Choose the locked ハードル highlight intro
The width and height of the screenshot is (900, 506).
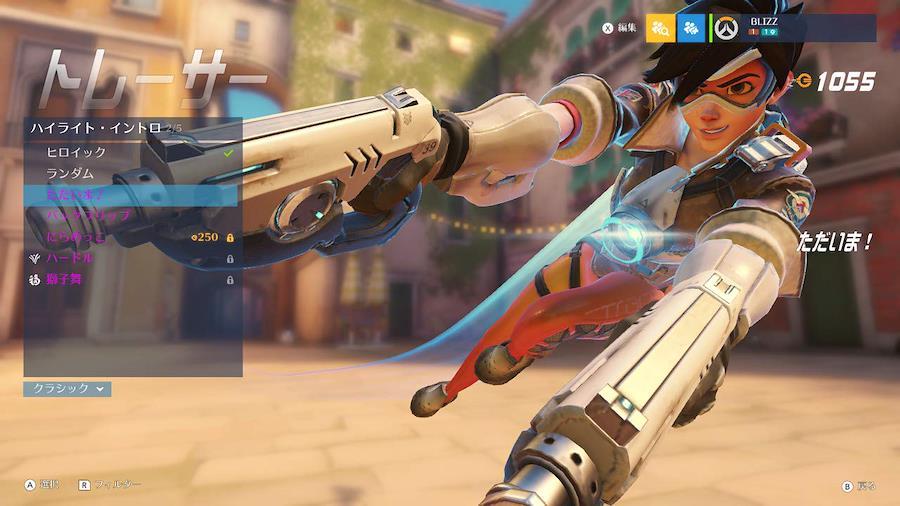130,258
